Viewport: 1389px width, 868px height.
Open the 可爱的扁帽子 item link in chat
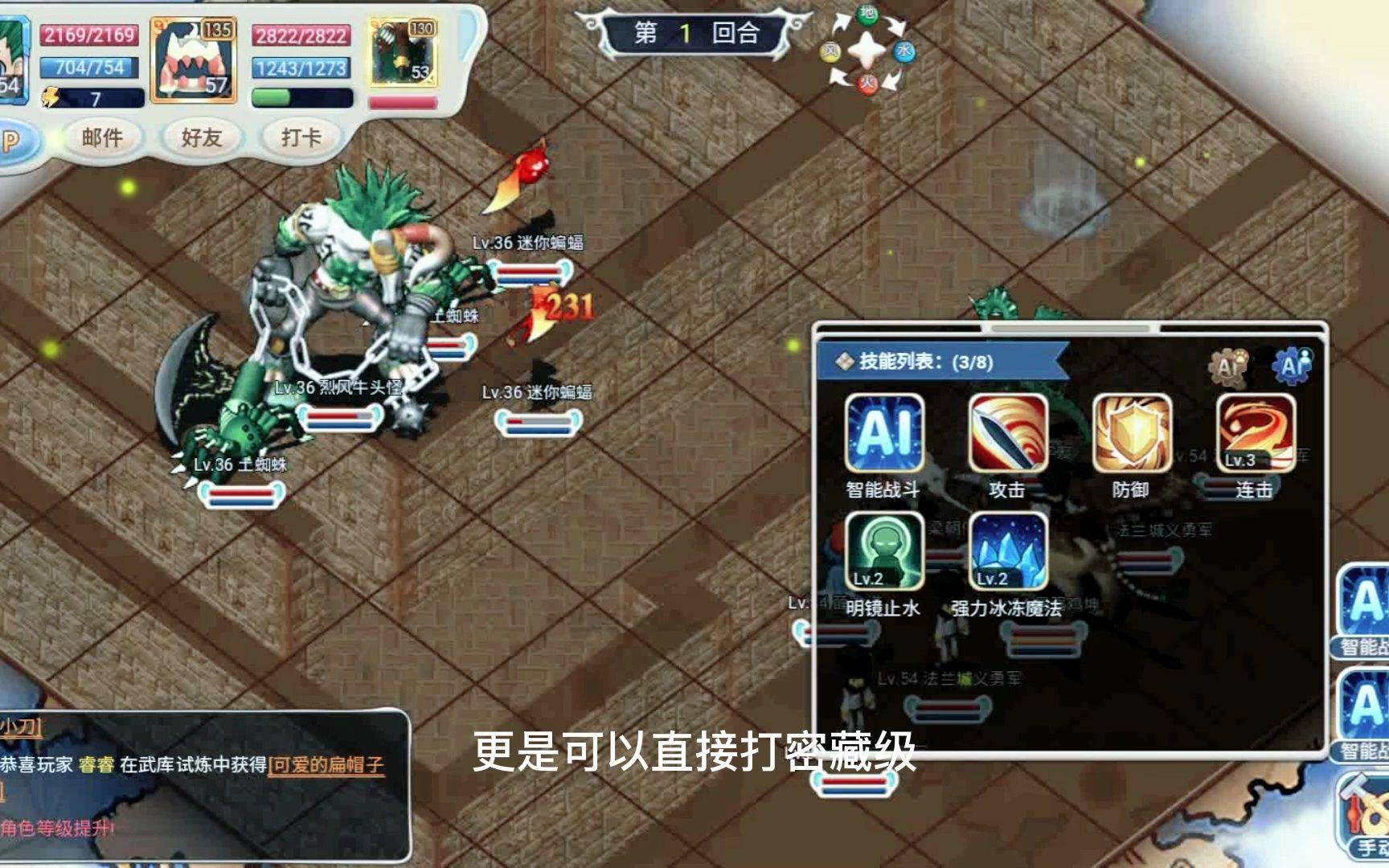(x=326, y=764)
